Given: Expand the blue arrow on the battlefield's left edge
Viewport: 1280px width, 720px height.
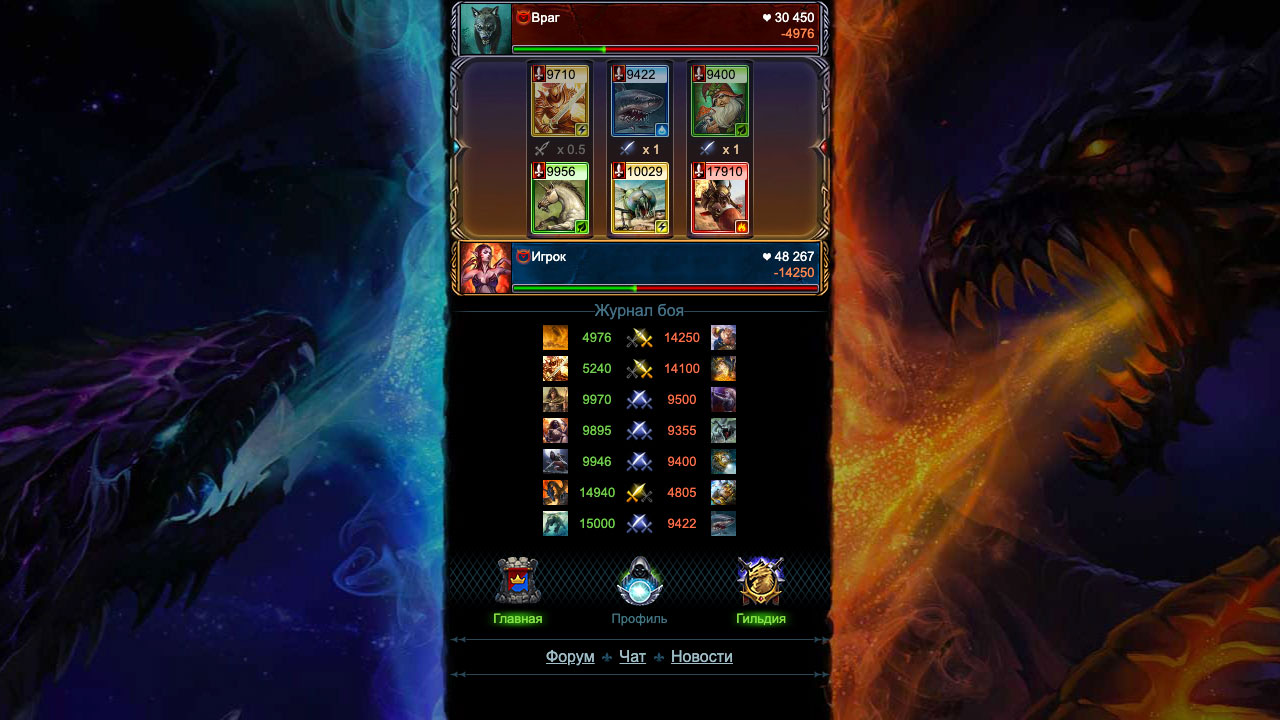Looking at the screenshot, I should coord(458,147).
